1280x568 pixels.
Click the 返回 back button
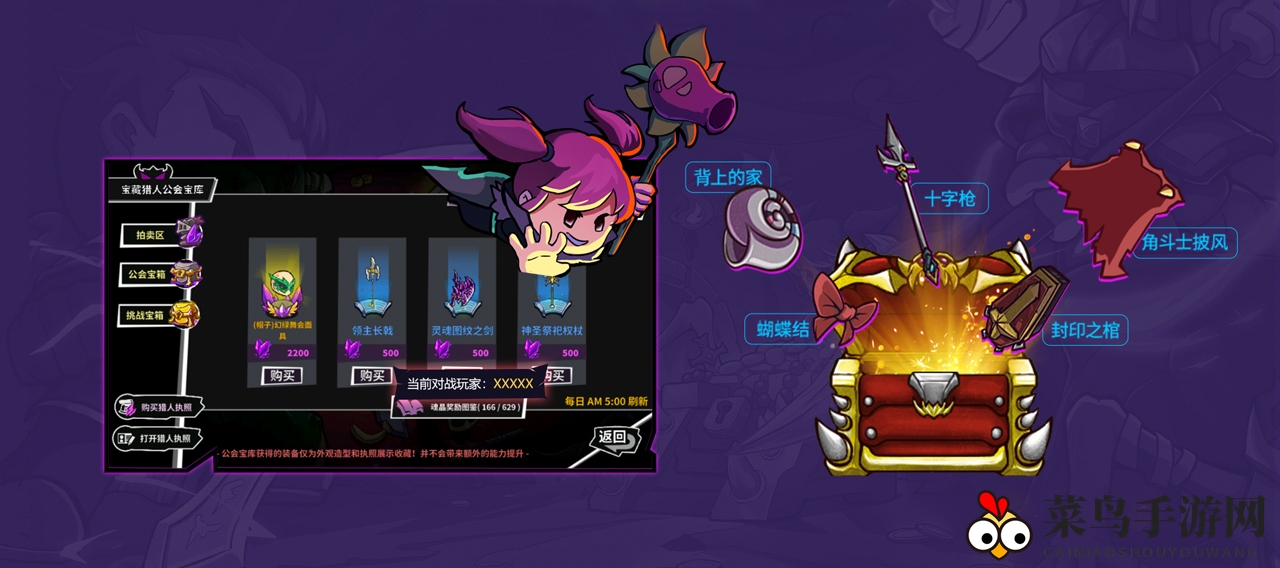[x=612, y=437]
